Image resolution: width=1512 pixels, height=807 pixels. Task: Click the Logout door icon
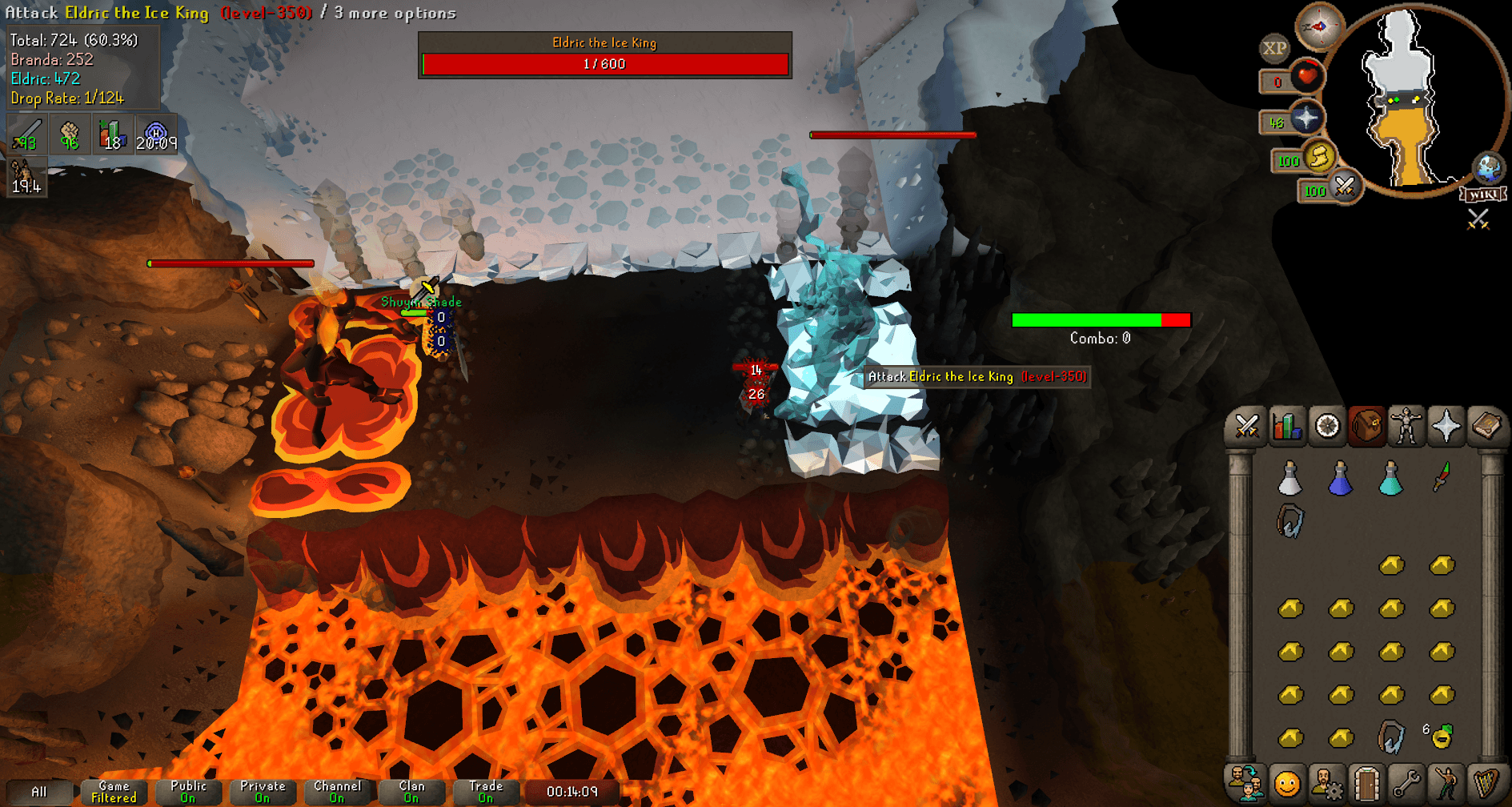click(1367, 783)
